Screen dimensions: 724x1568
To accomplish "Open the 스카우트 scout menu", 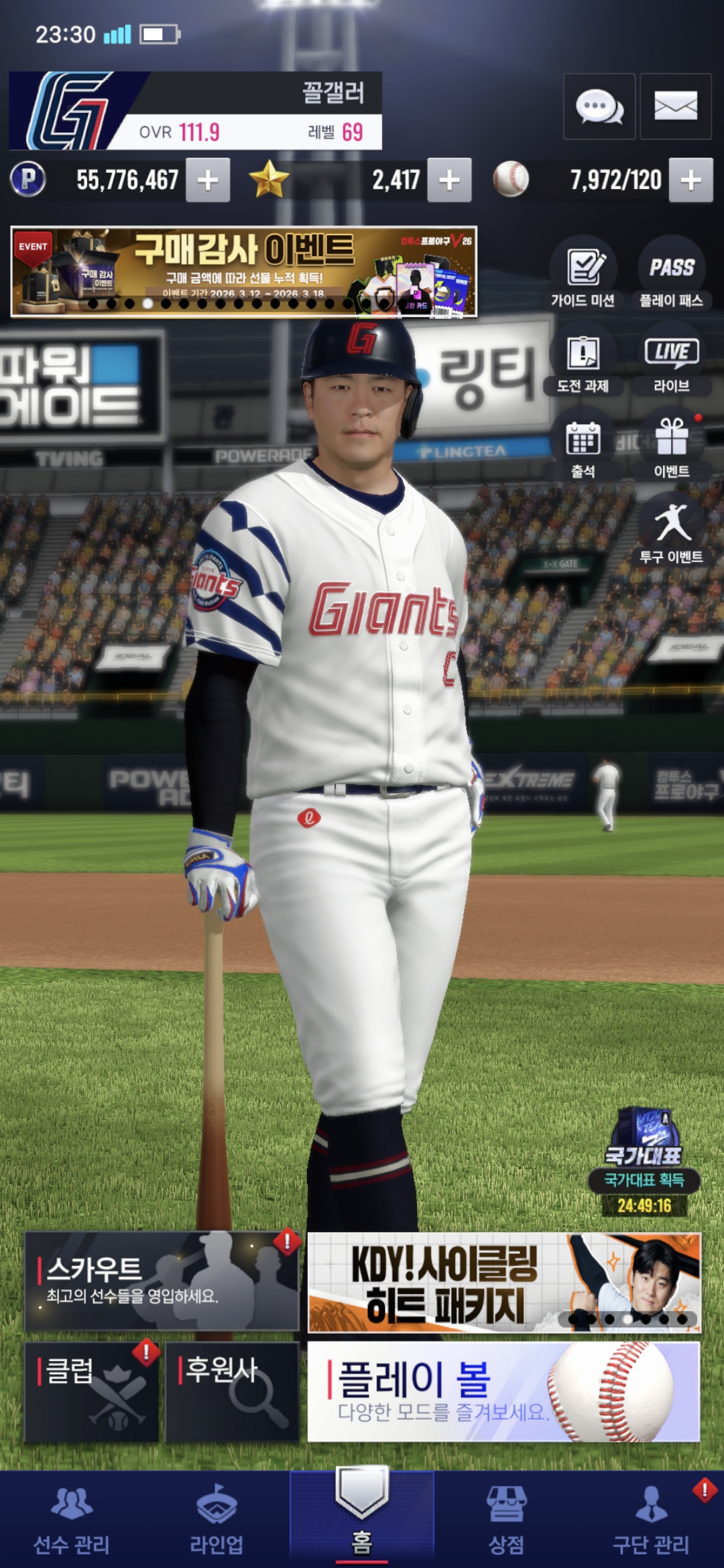I will coord(162,1281).
